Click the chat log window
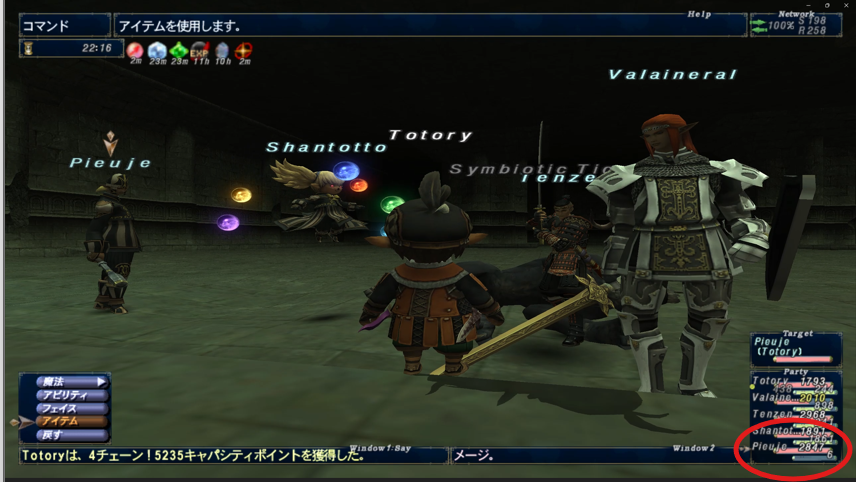The height and width of the screenshot is (482, 856). tap(232, 456)
